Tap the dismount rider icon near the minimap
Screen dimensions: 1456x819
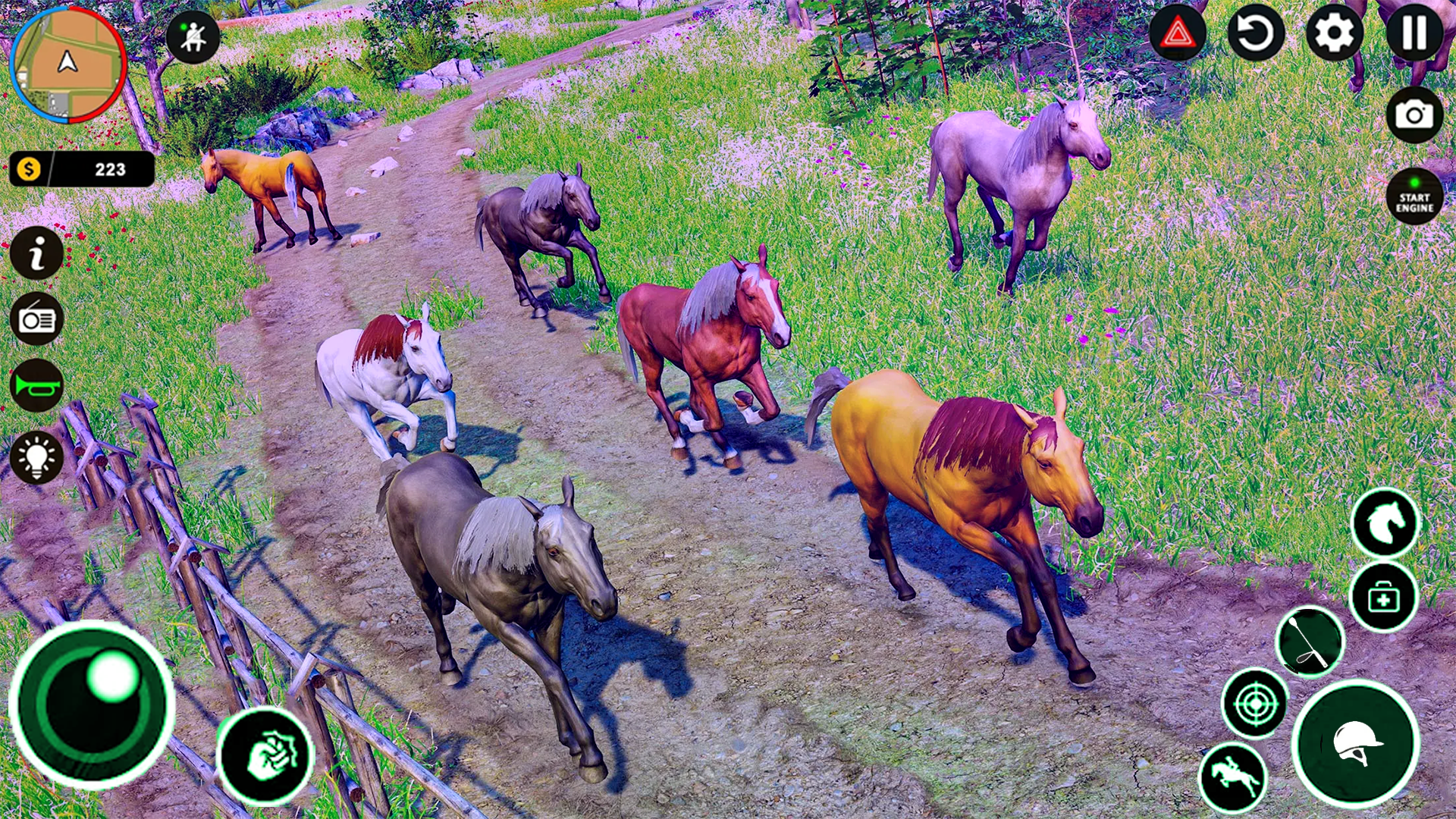click(x=191, y=36)
